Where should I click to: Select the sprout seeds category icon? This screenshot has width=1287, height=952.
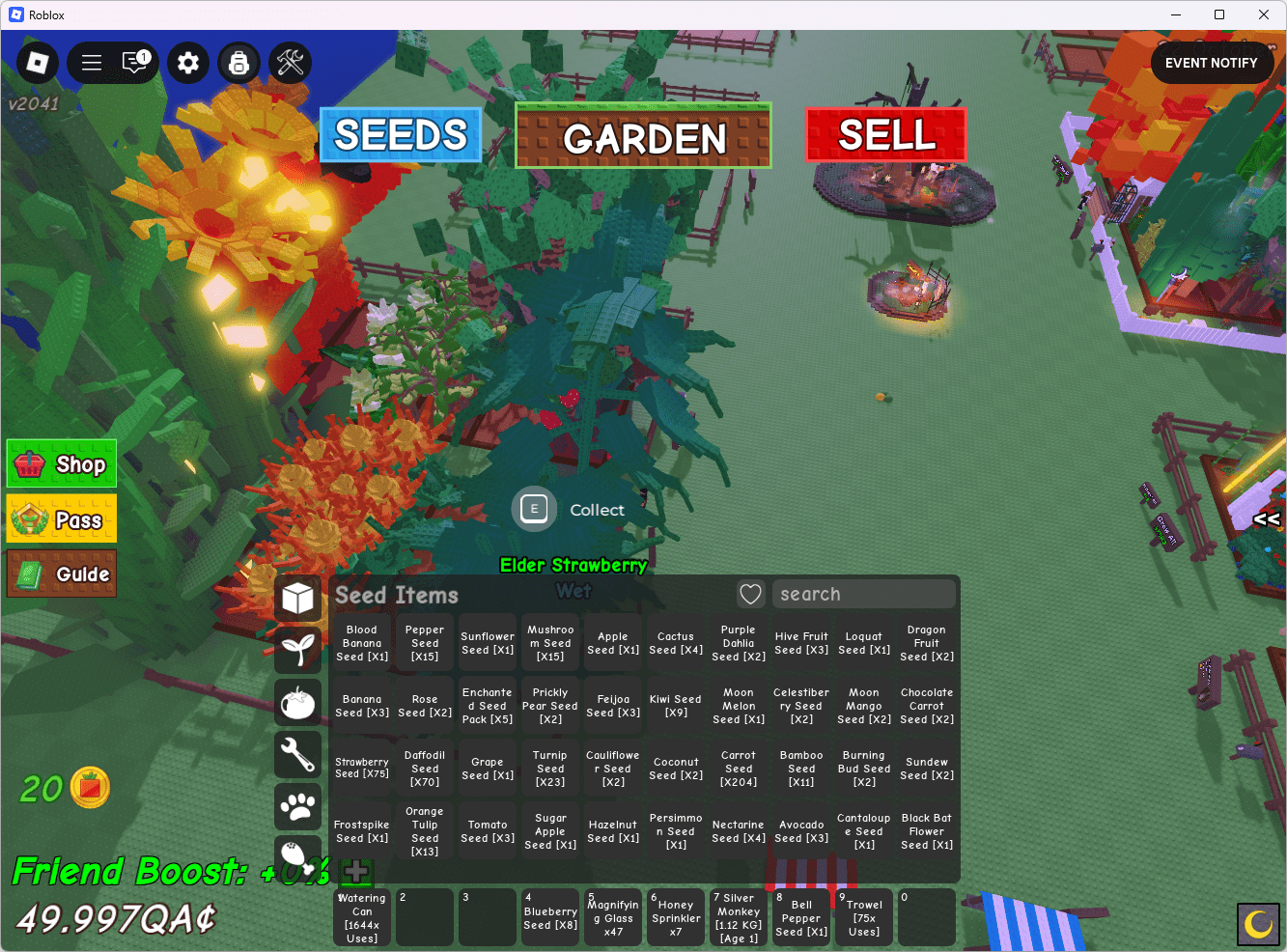point(298,647)
